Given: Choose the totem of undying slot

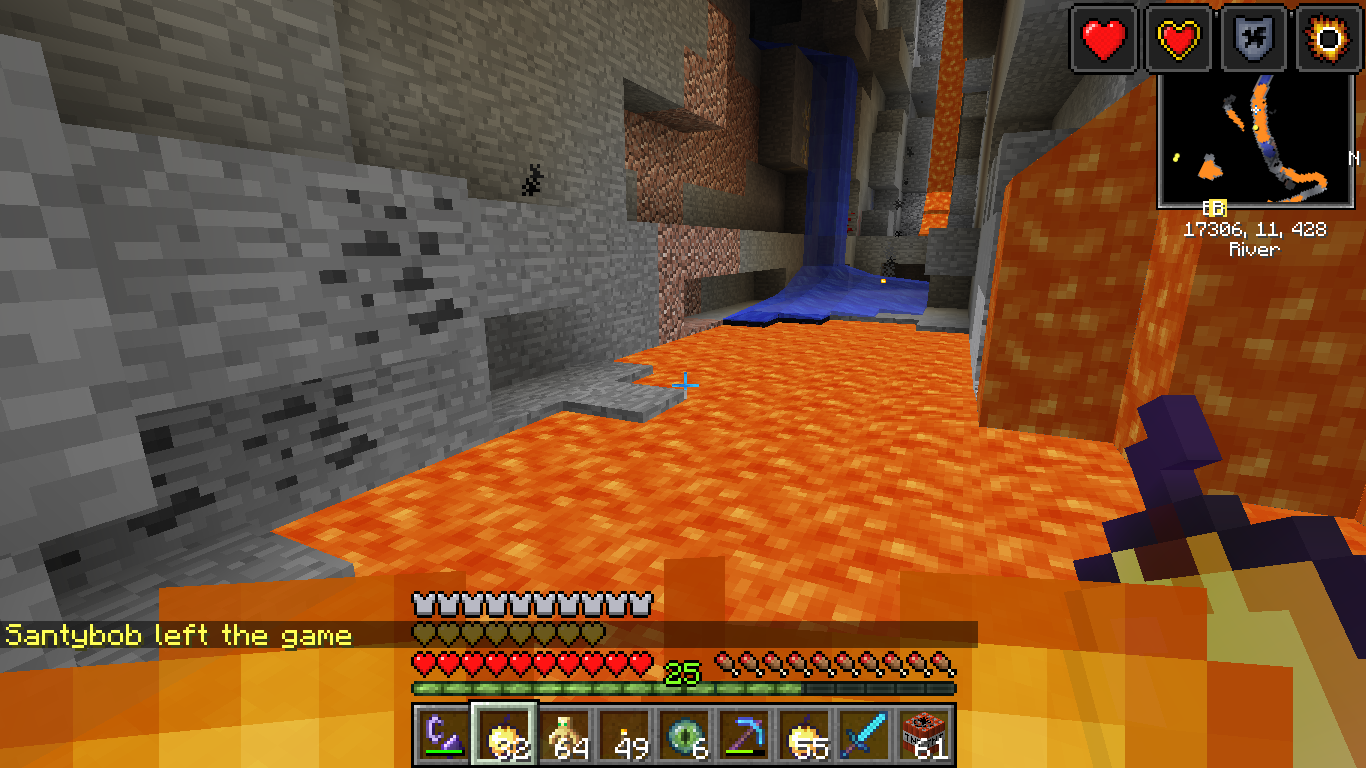Looking at the screenshot, I should point(565,736).
